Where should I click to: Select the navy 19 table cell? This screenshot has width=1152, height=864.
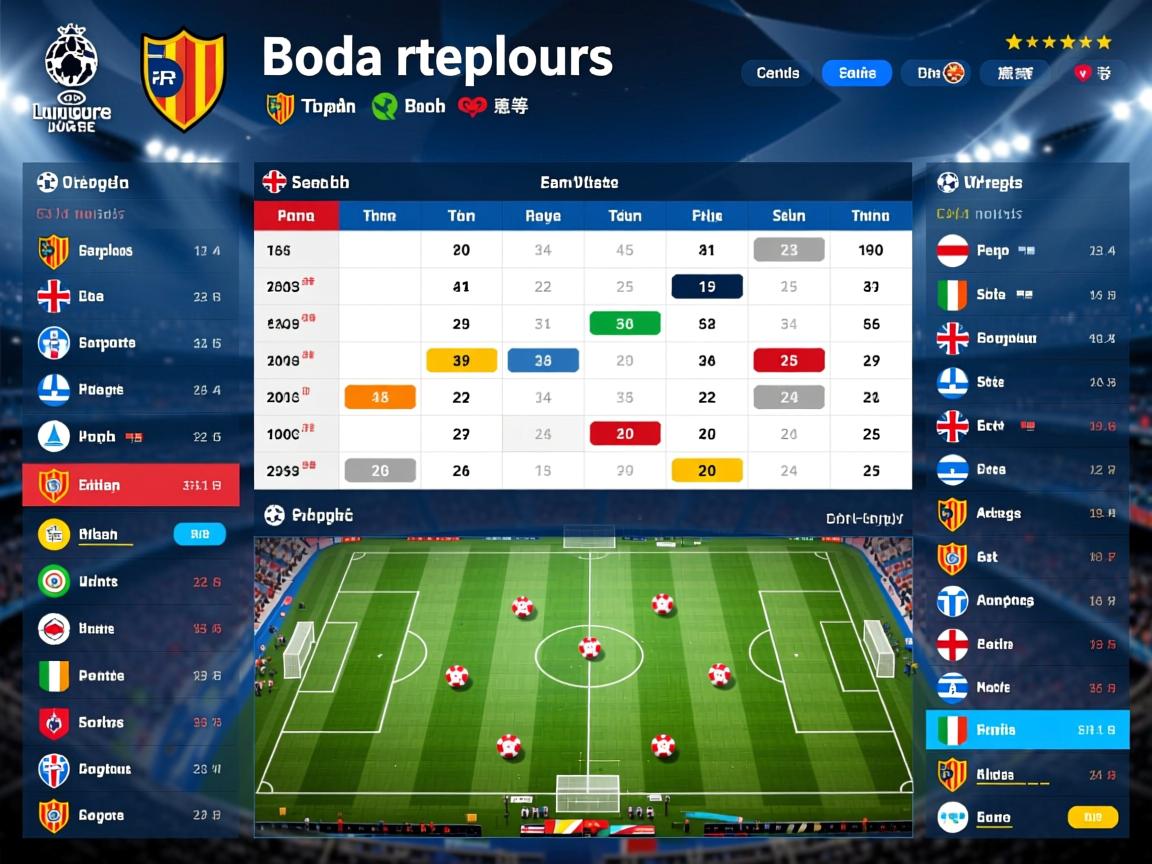(x=707, y=287)
